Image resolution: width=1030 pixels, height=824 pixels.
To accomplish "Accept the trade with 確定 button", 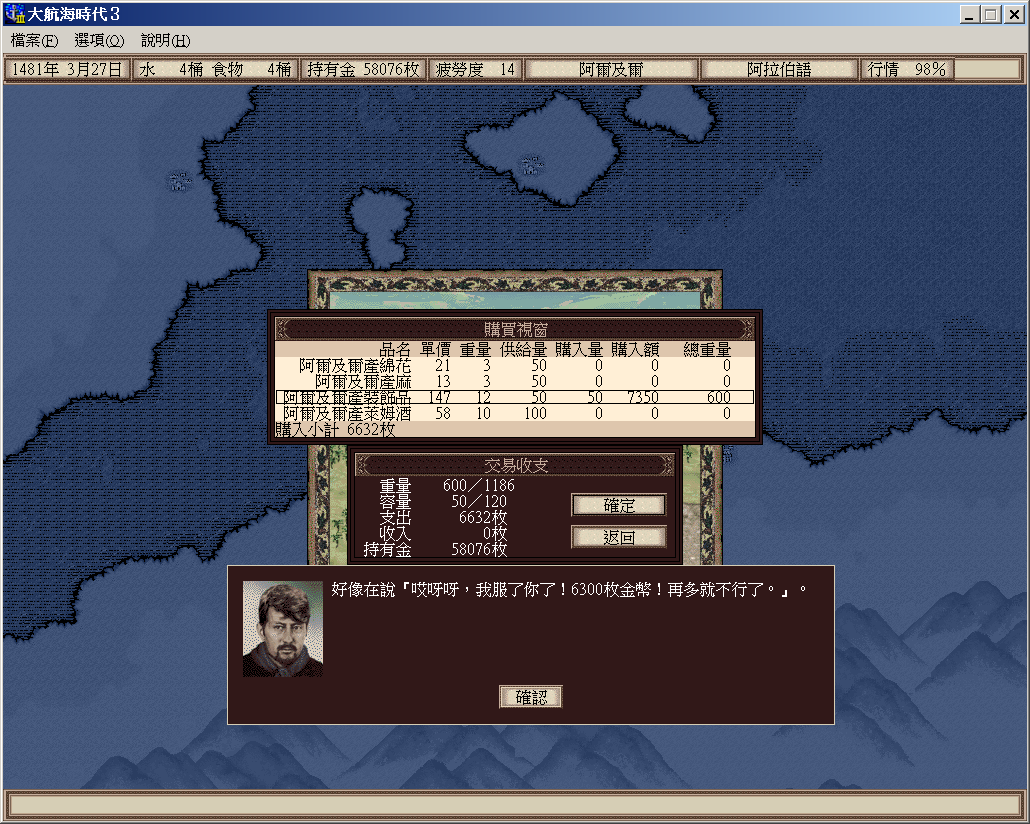I will (x=618, y=505).
